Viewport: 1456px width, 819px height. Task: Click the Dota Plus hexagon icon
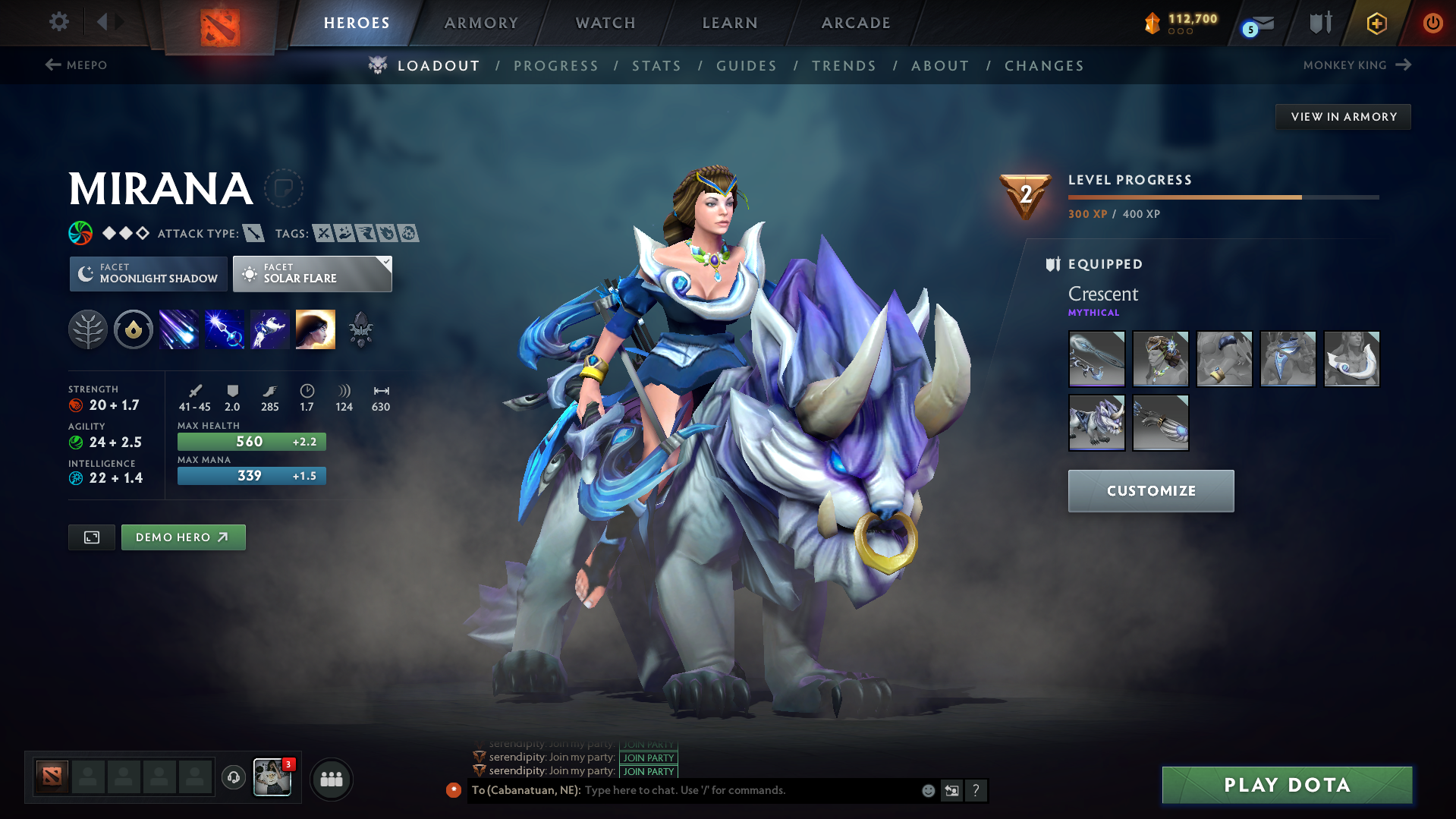(x=1376, y=23)
